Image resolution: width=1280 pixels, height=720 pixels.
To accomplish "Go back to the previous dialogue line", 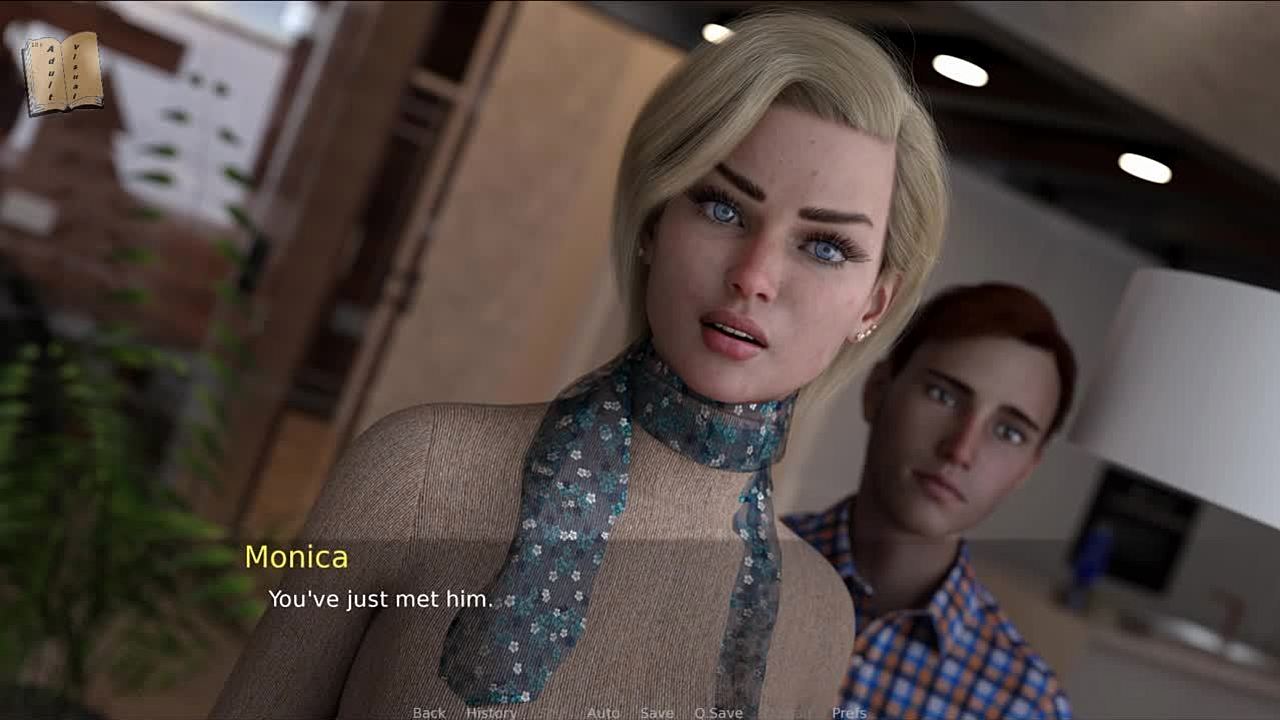I will click(429, 712).
